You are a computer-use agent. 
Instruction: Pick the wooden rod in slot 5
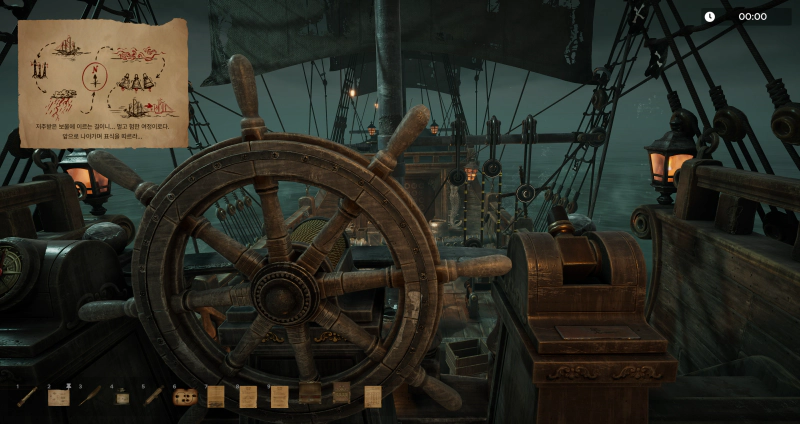(153, 397)
